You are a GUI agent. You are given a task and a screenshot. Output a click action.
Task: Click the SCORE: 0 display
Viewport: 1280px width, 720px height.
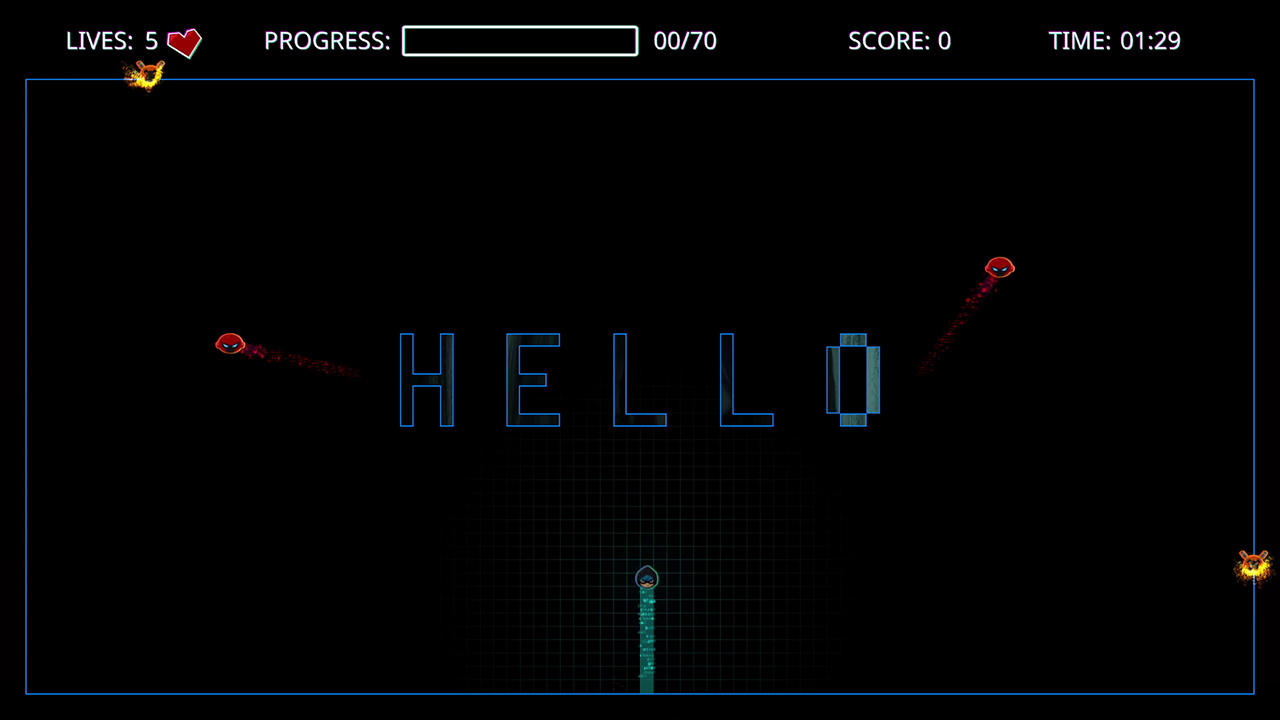(x=899, y=41)
